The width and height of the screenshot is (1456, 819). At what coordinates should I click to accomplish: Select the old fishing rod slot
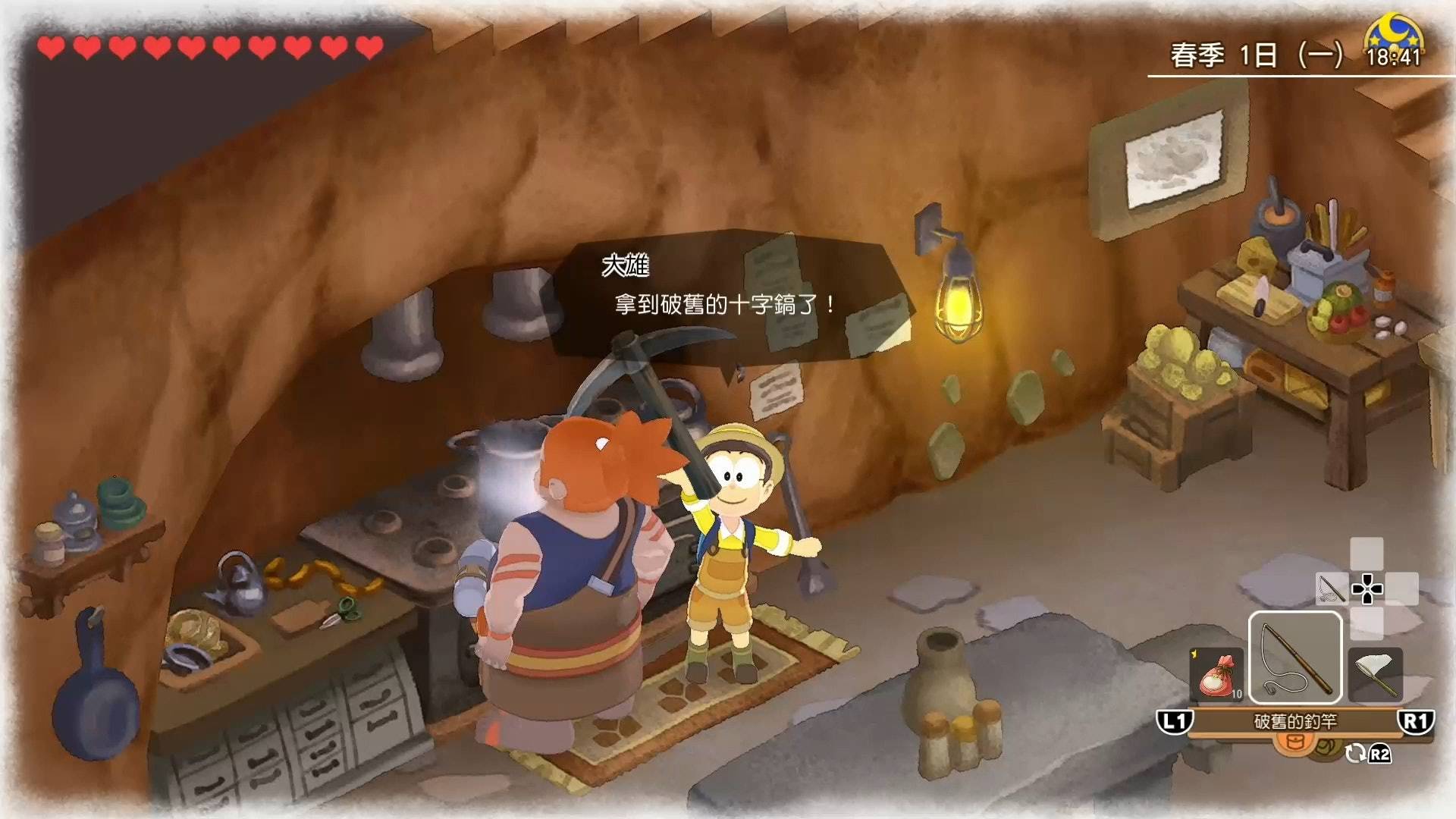pyautogui.click(x=1295, y=658)
